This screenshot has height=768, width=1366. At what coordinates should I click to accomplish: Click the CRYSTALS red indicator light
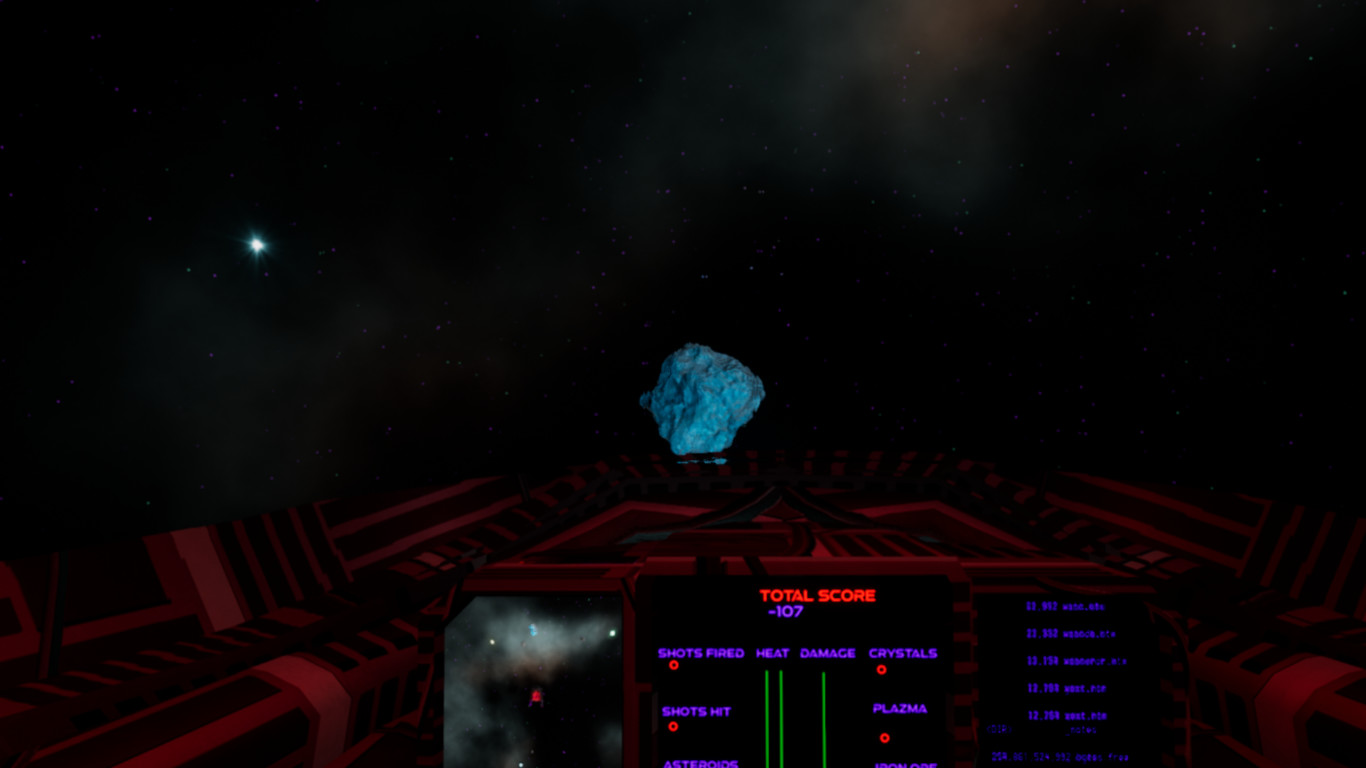pyautogui.click(x=881, y=670)
